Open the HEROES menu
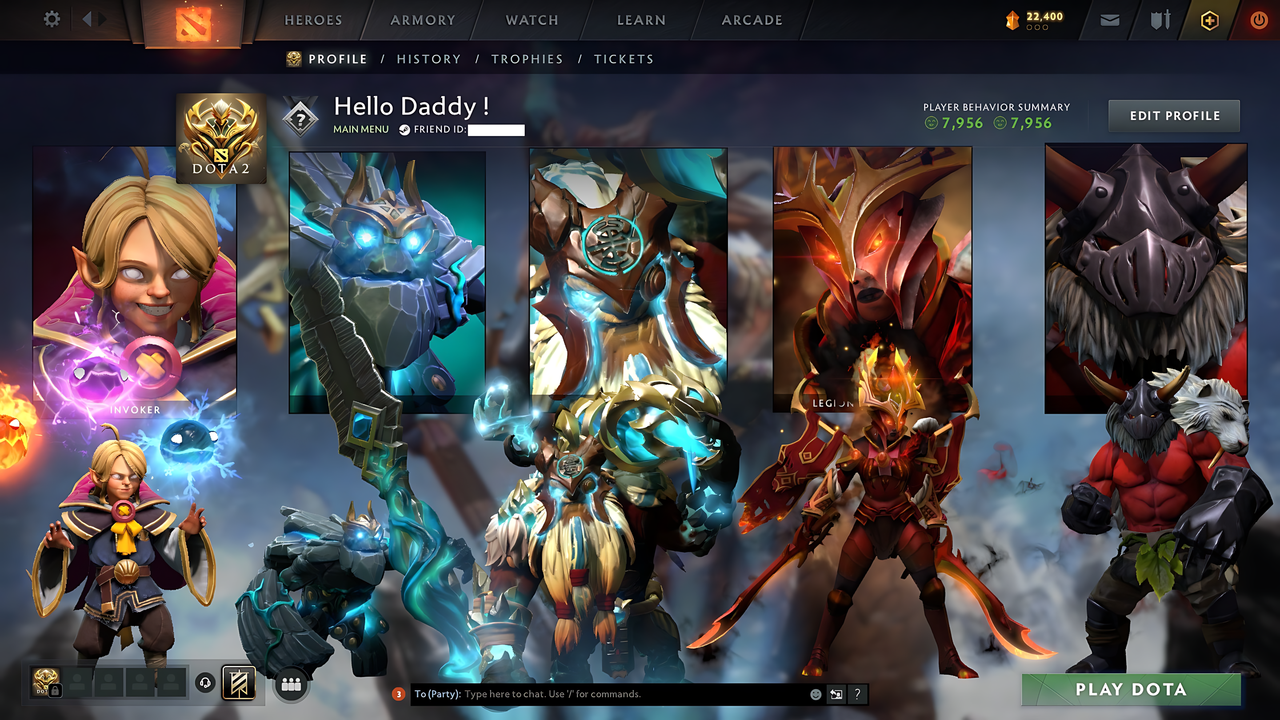Screen dimensions: 1280x720 click(313, 20)
